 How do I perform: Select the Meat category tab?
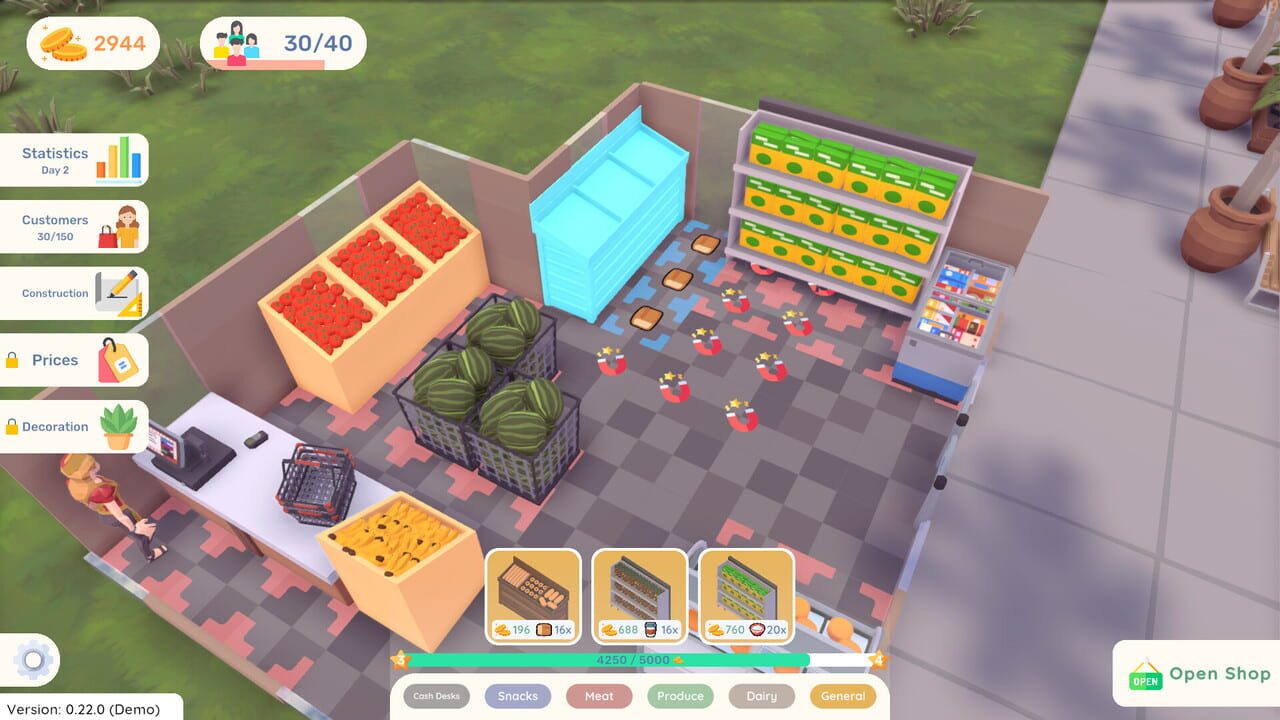pyautogui.click(x=598, y=696)
